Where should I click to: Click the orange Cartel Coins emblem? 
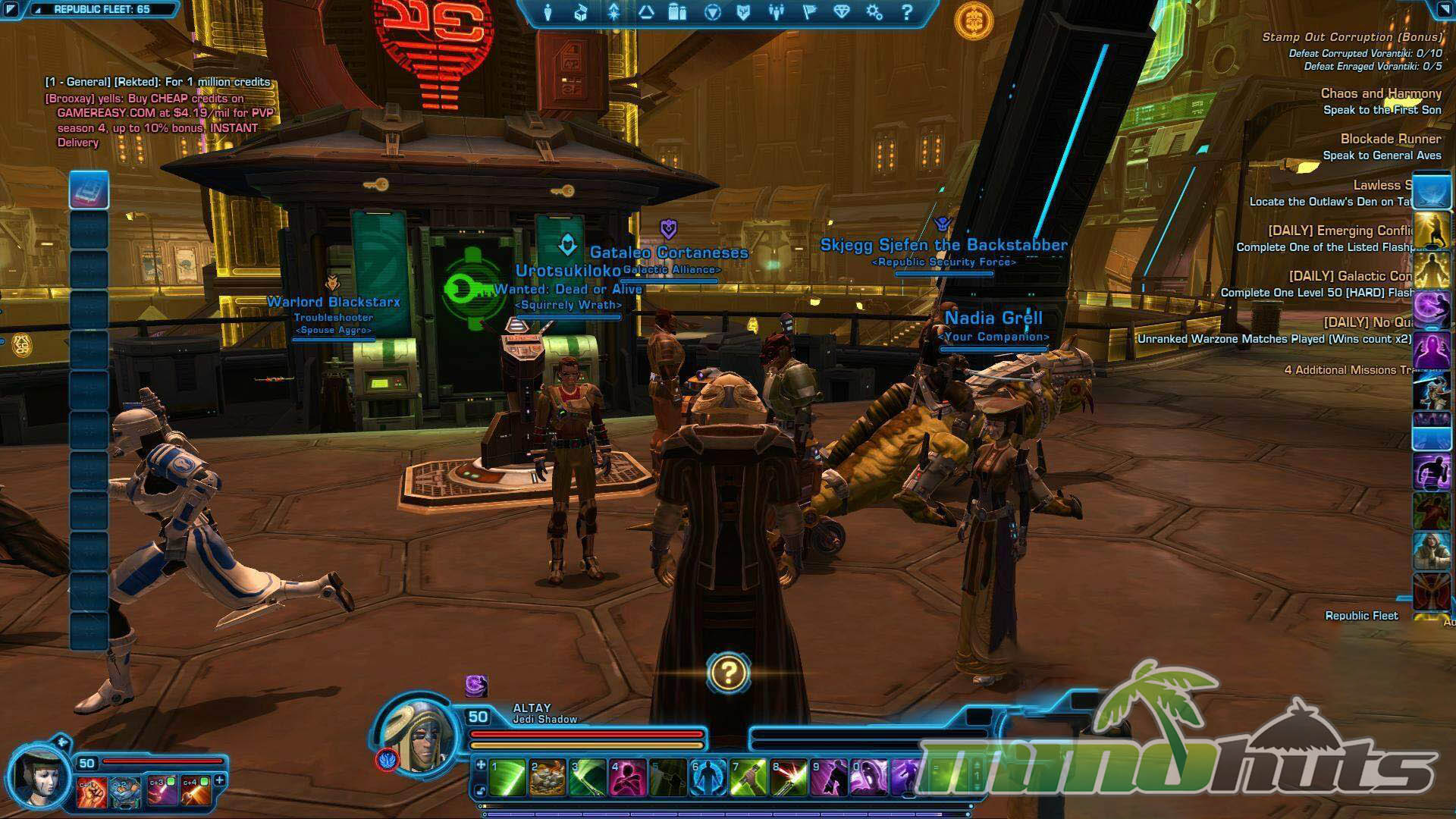coord(974,20)
